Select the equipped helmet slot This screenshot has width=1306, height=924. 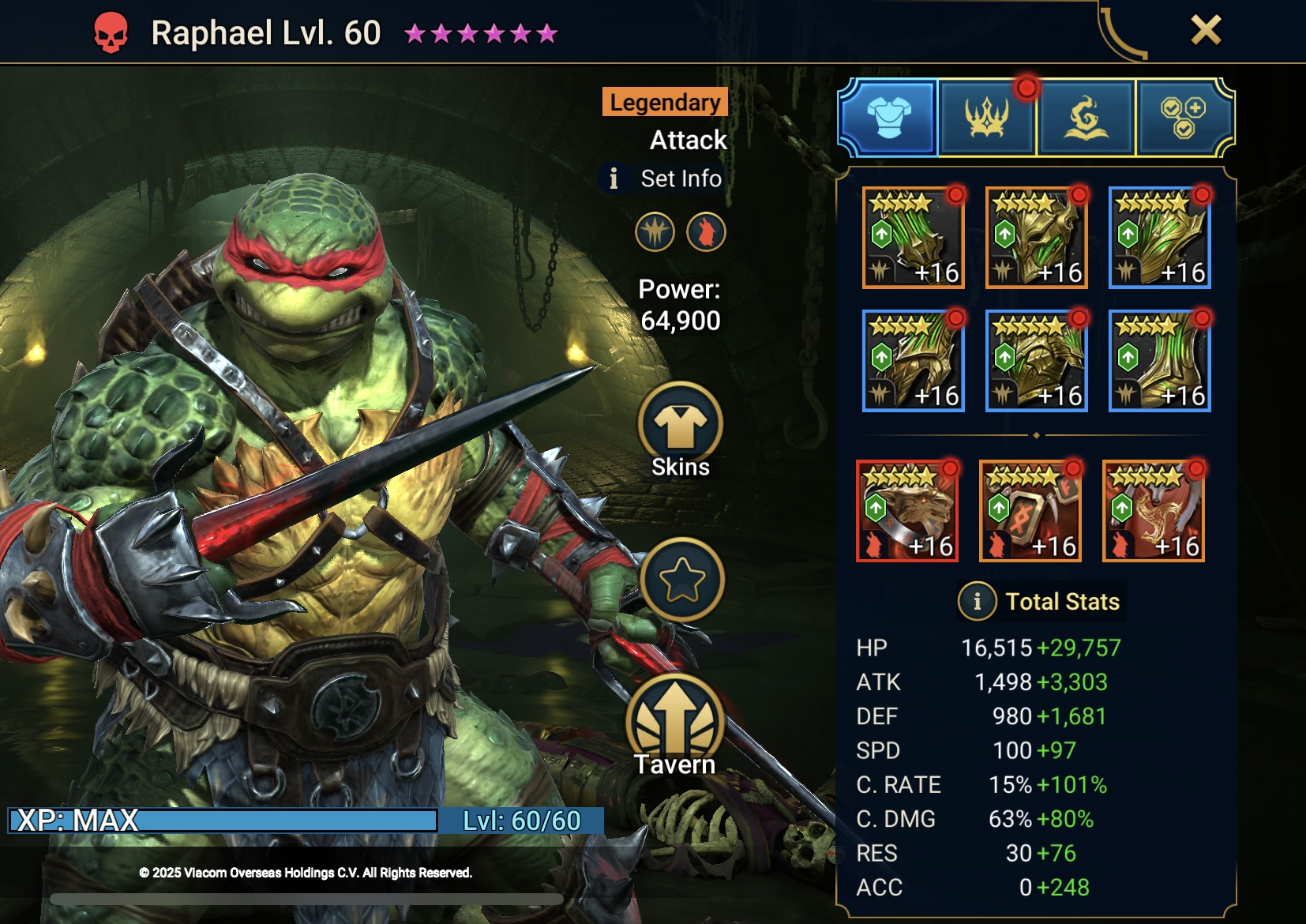[x=1037, y=238]
